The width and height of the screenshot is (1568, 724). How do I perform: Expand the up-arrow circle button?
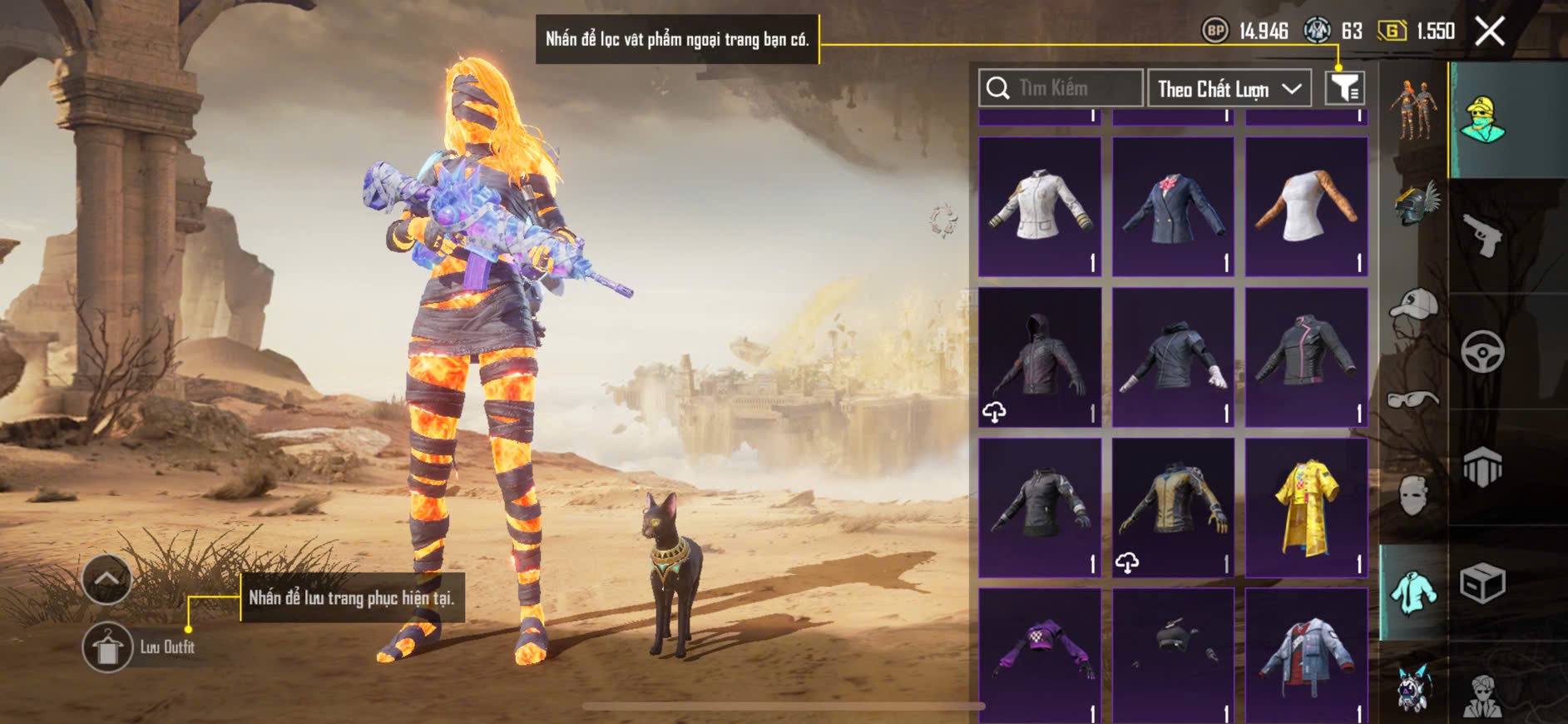(107, 578)
